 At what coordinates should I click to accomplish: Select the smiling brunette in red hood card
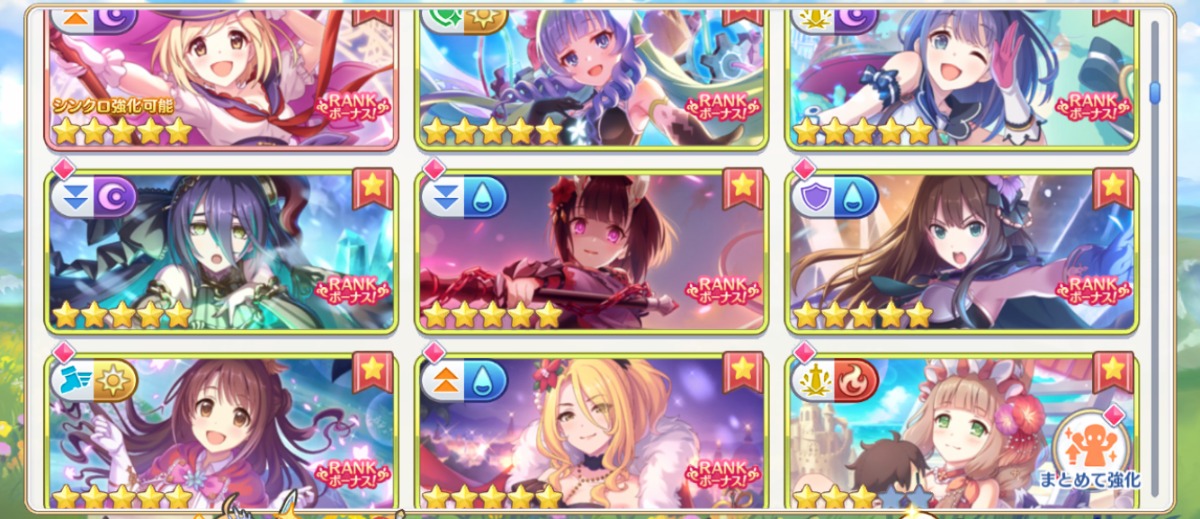(220, 432)
